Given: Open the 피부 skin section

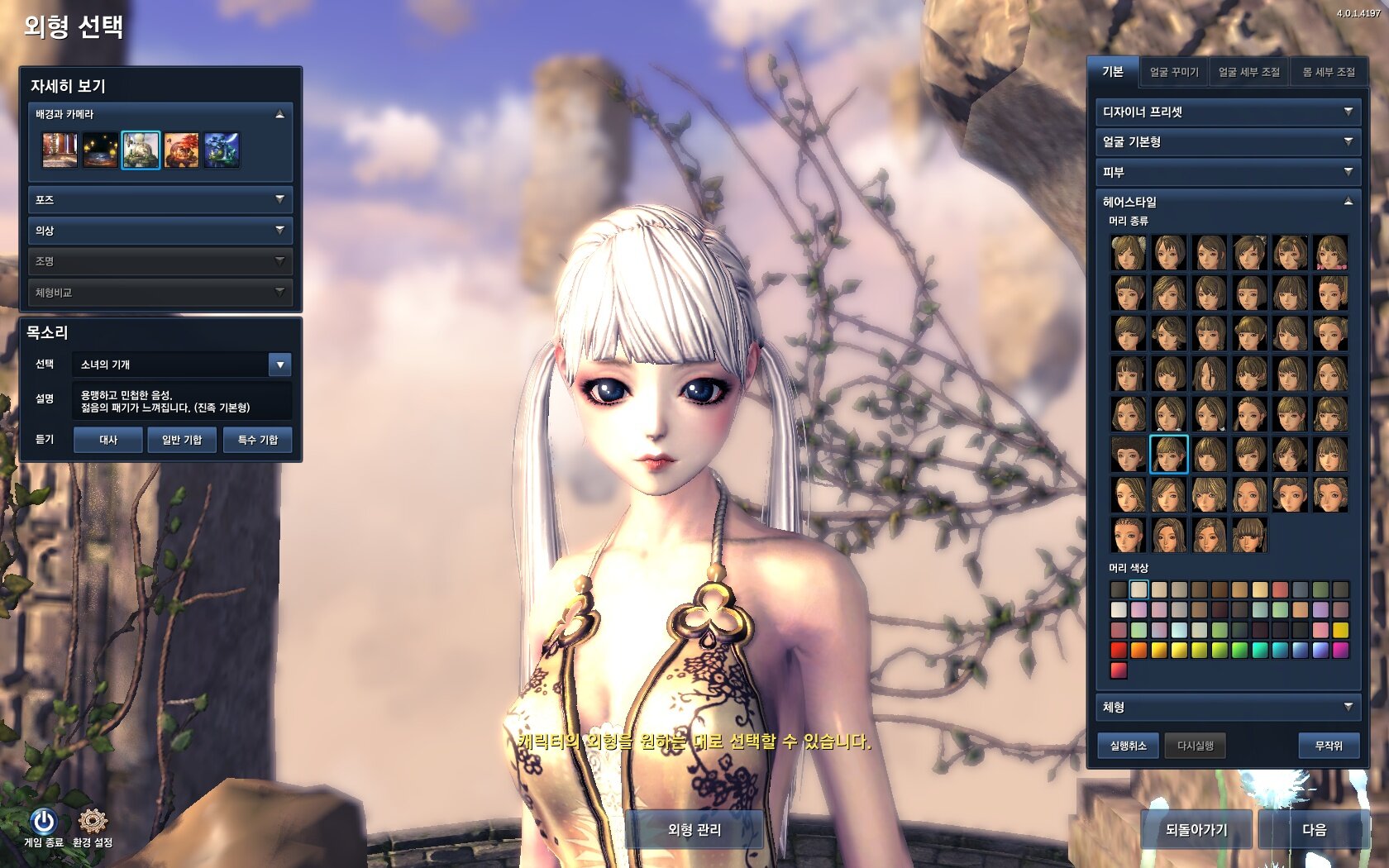Looking at the screenshot, I should tap(1227, 172).
